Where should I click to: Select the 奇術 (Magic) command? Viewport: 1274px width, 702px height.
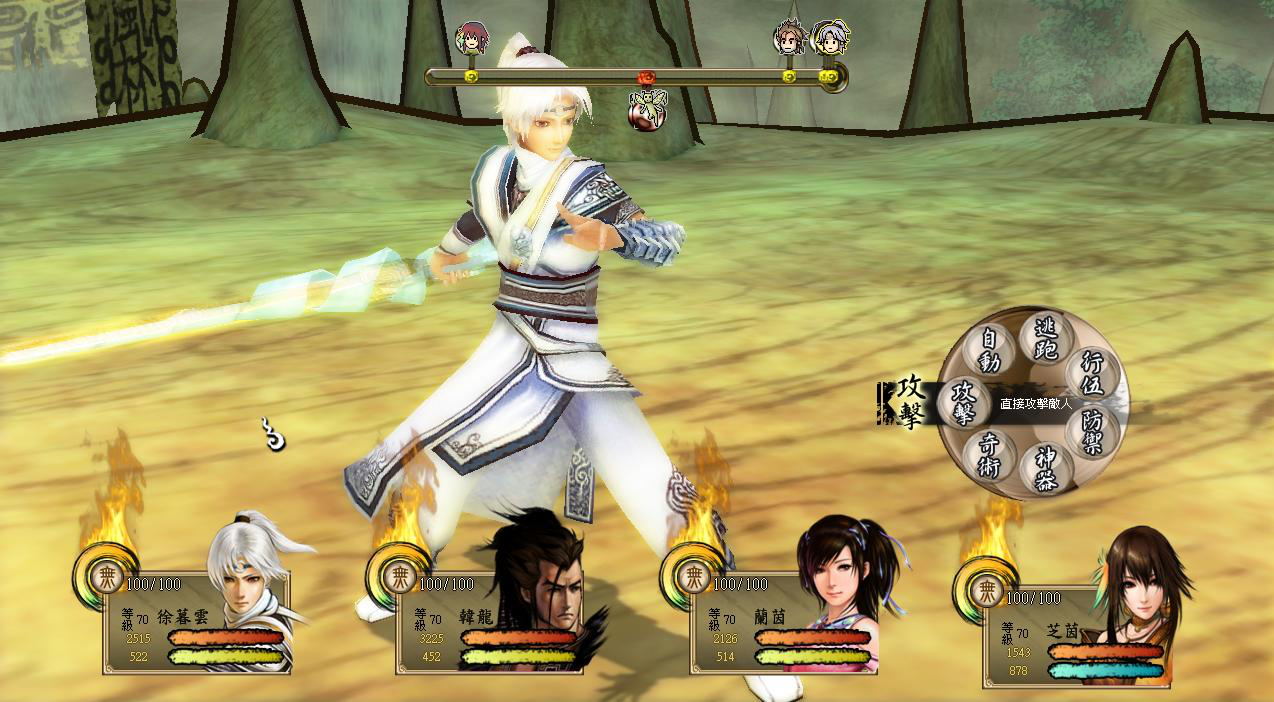988,456
